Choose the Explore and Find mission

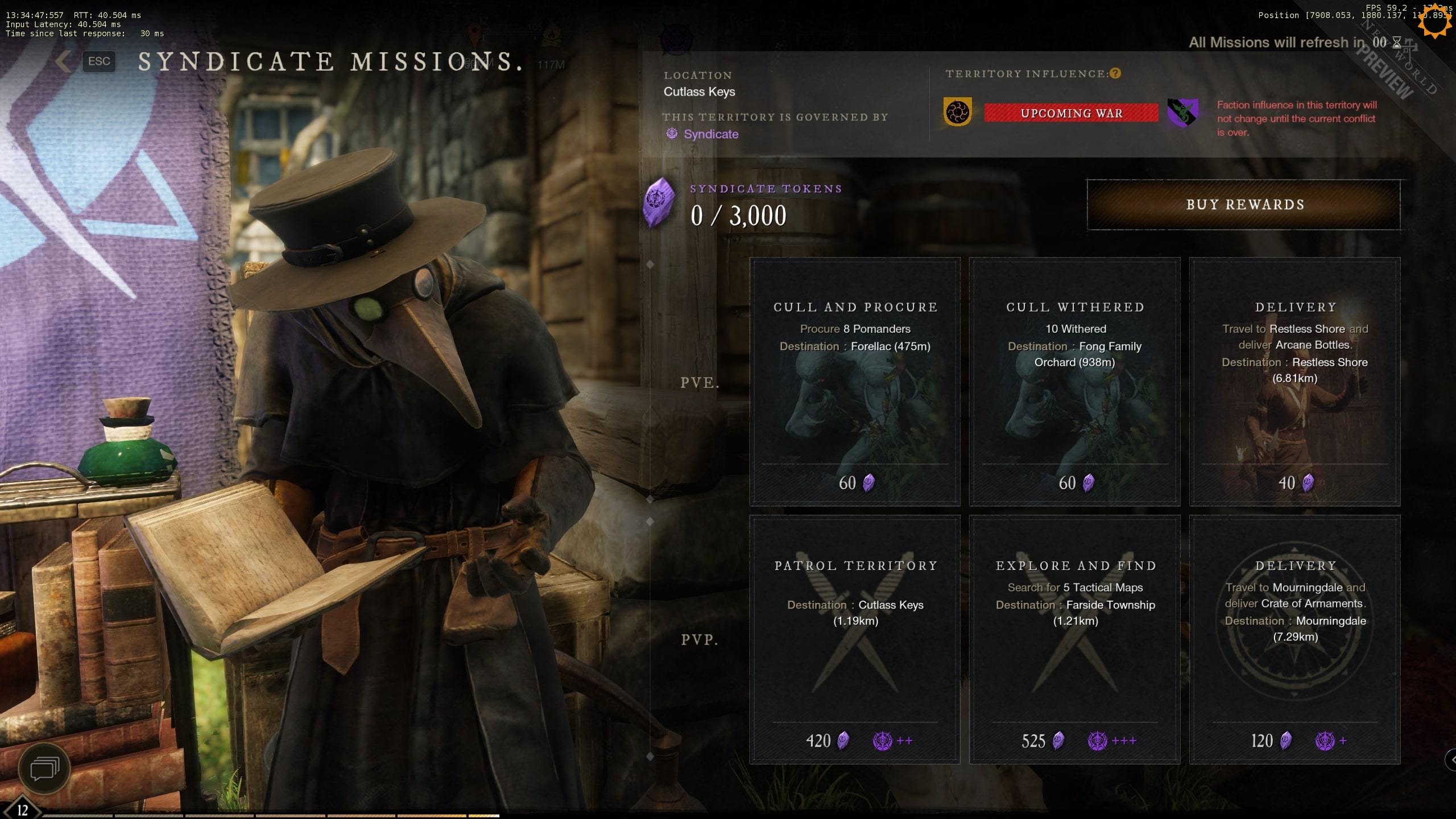tap(1075, 640)
